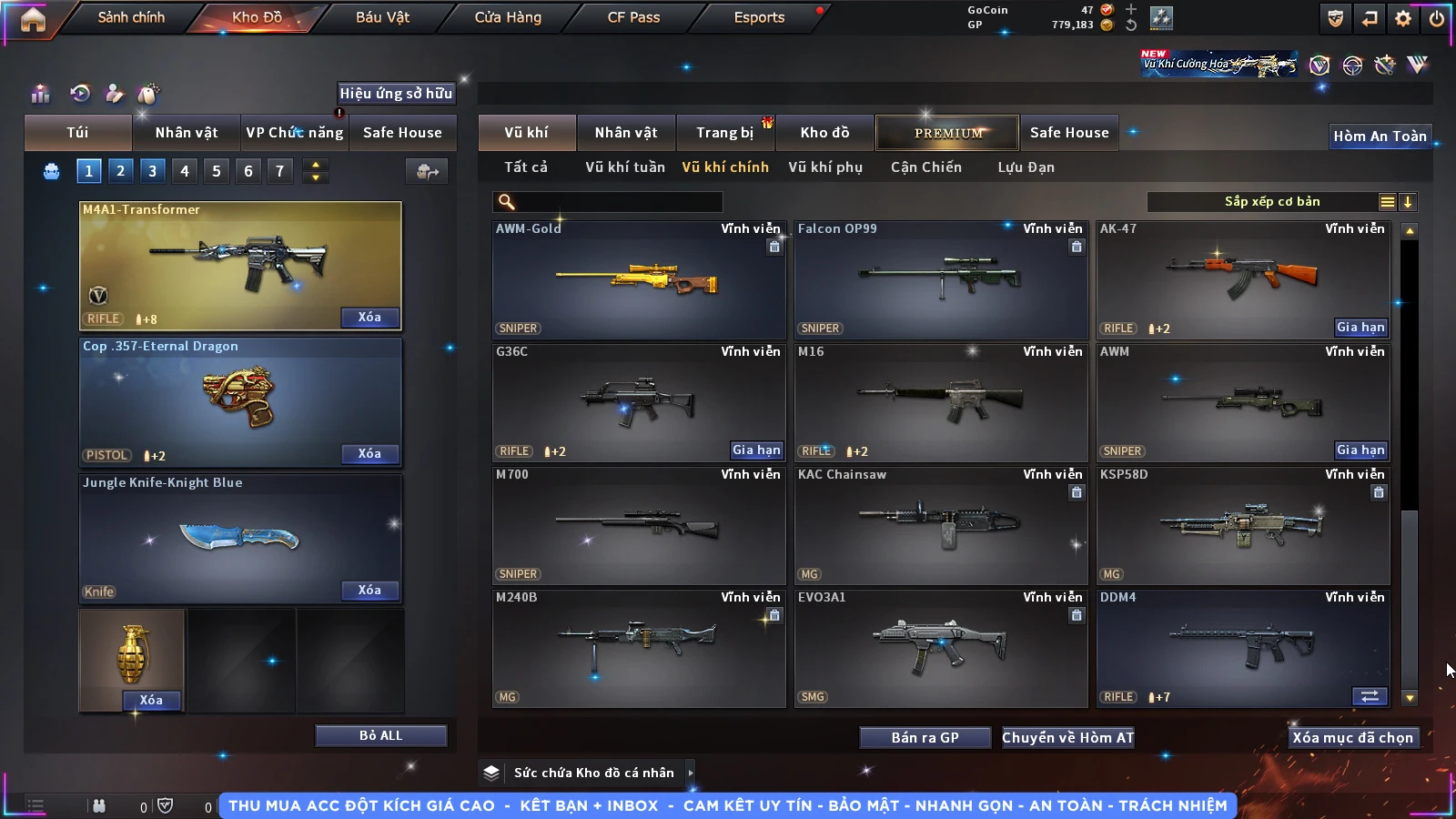This screenshot has height=819, width=1456.
Task: Open the Sảnh chính lobby tab
Action: pos(131,17)
